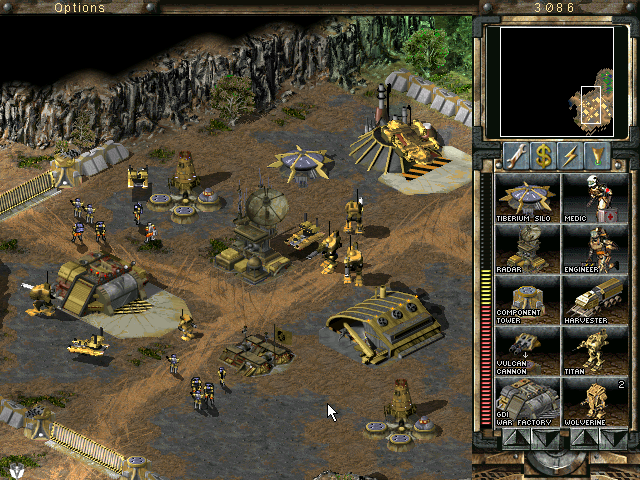The image size is (640, 480).
Task: Activate the green waypoint mode button
Action: pos(598,155)
